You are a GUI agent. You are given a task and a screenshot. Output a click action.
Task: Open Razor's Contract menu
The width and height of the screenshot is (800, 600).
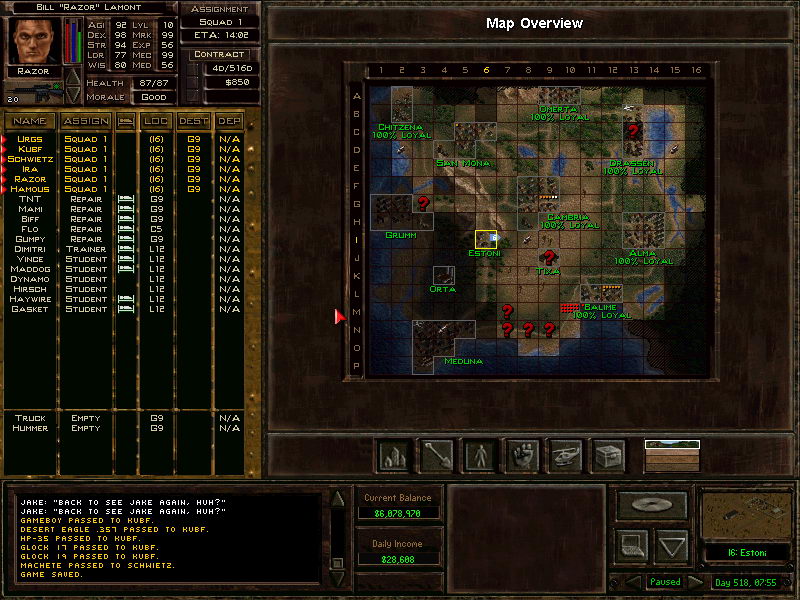coord(220,54)
